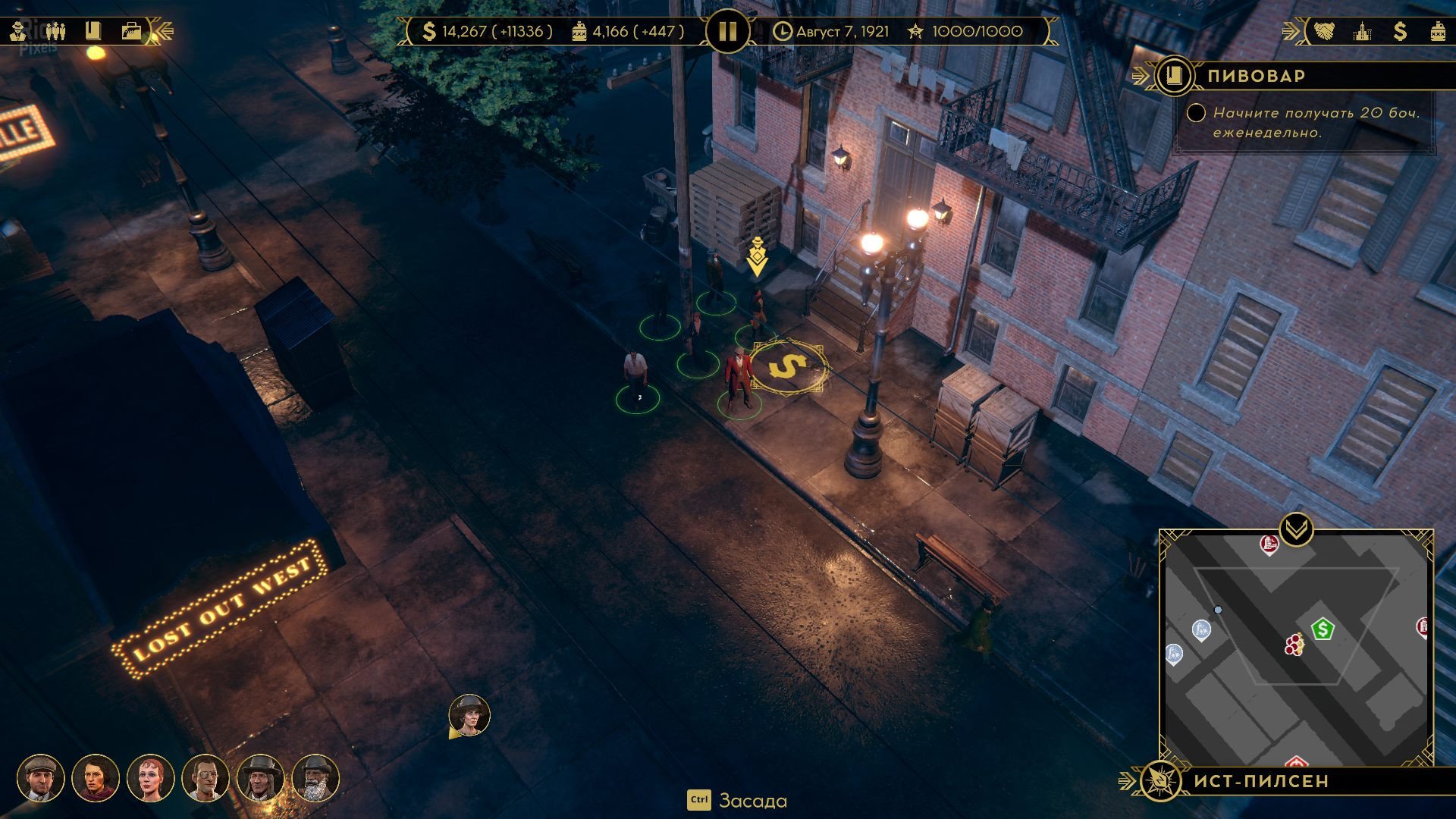This screenshot has height=819, width=1456.
Task: Open the city buildings overview icon
Action: [1362, 31]
